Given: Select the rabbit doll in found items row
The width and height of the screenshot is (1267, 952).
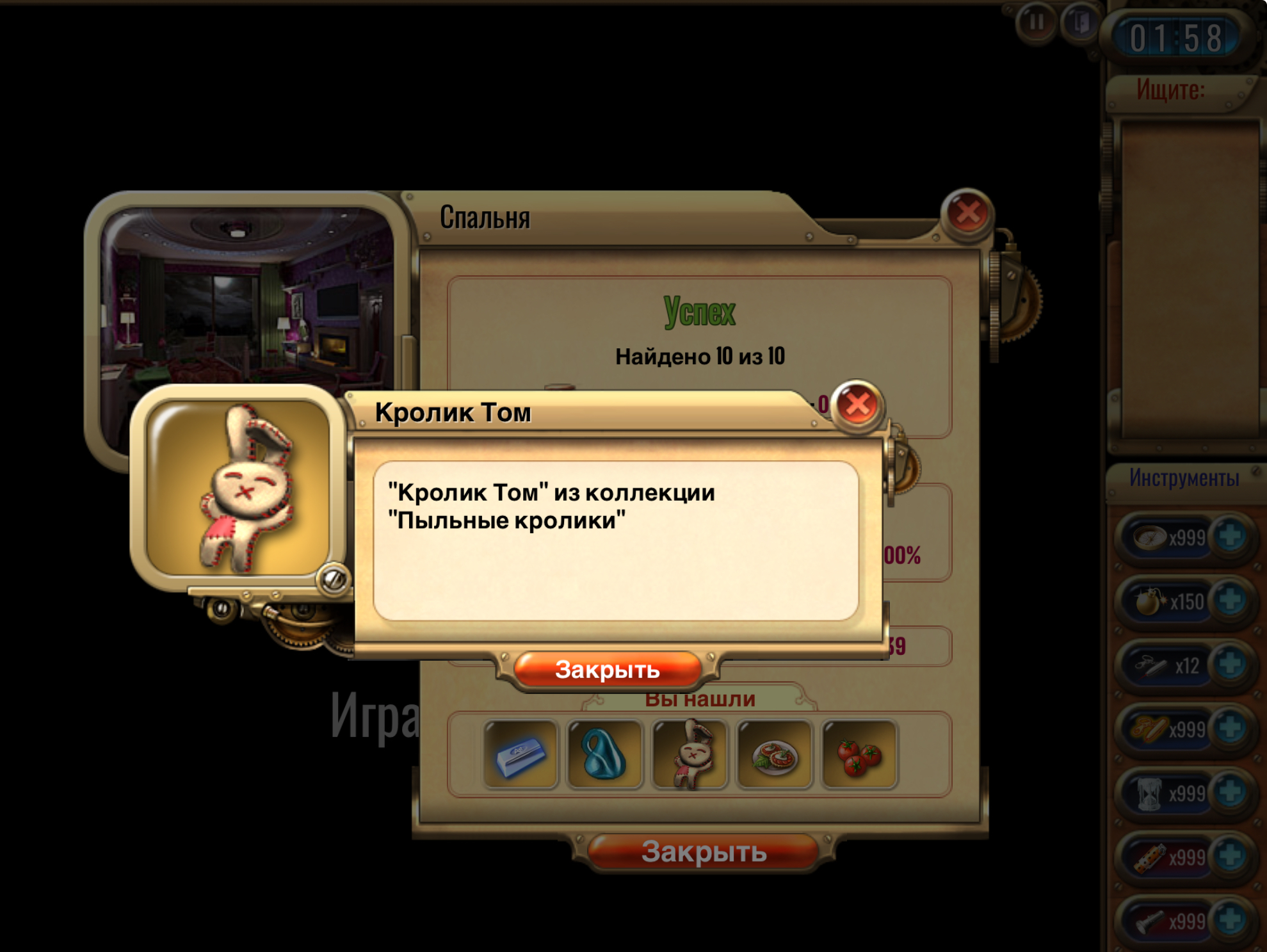Looking at the screenshot, I should pos(690,754).
